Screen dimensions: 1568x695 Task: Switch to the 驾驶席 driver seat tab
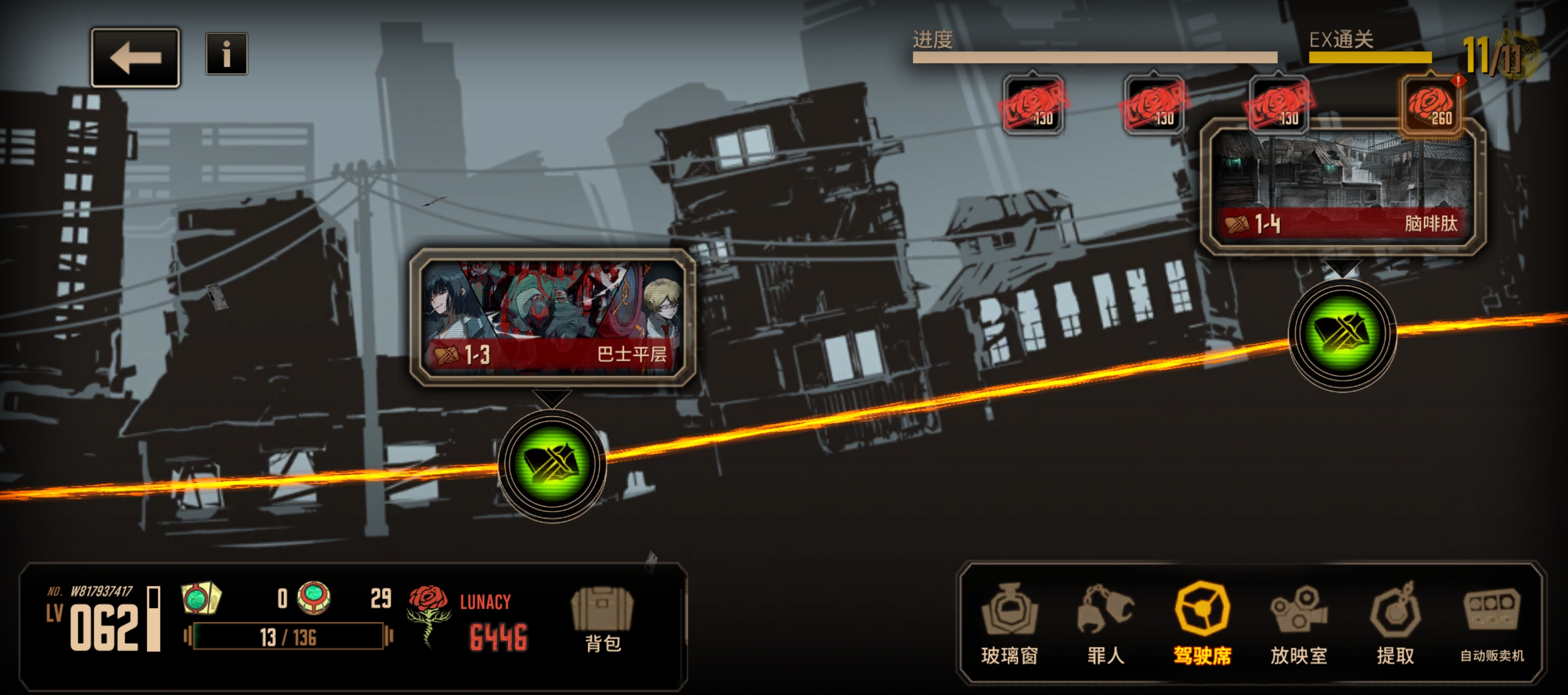click(1202, 623)
